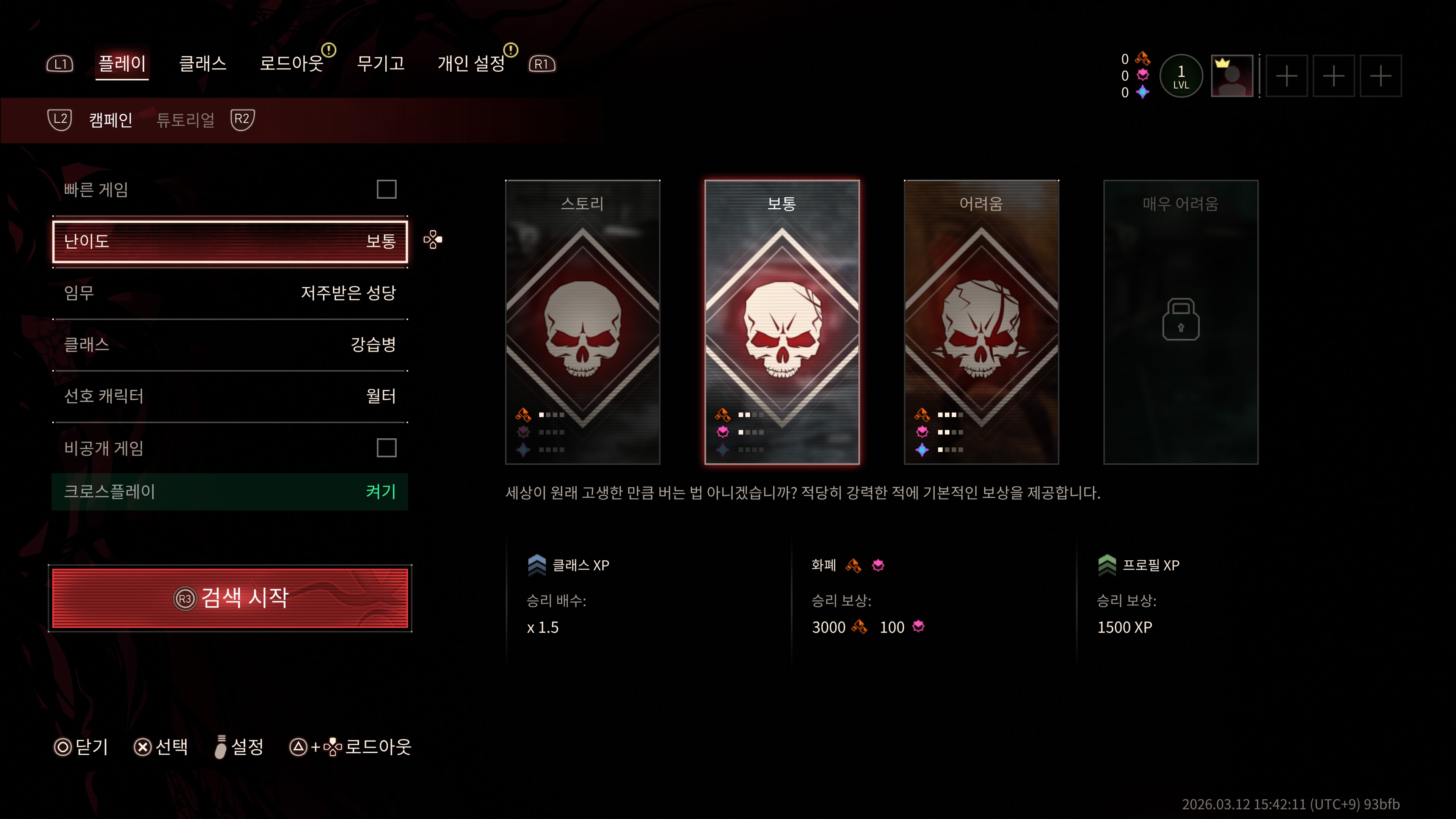Open the 무기고 tab

pos(380,63)
